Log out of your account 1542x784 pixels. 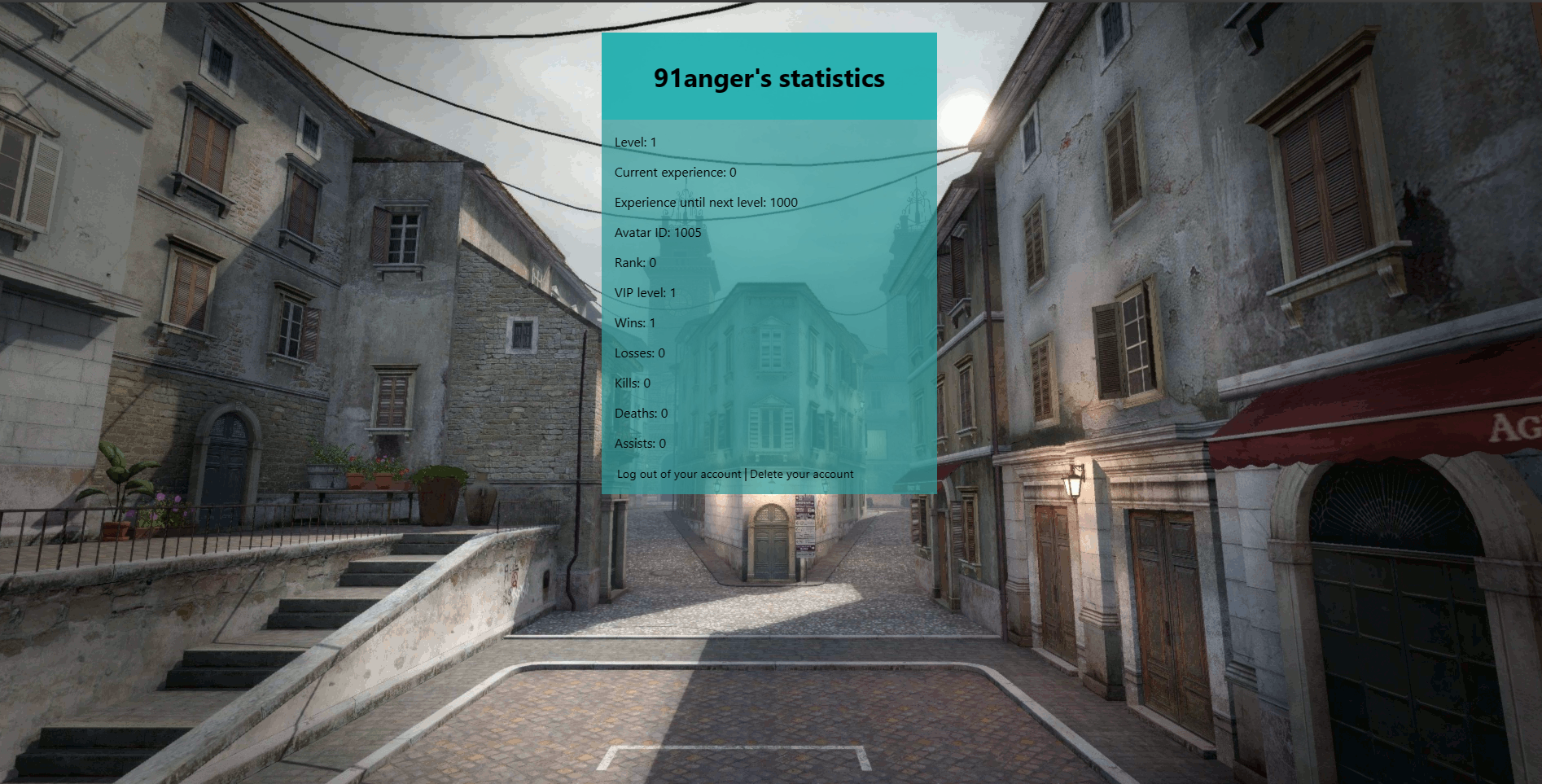point(678,475)
